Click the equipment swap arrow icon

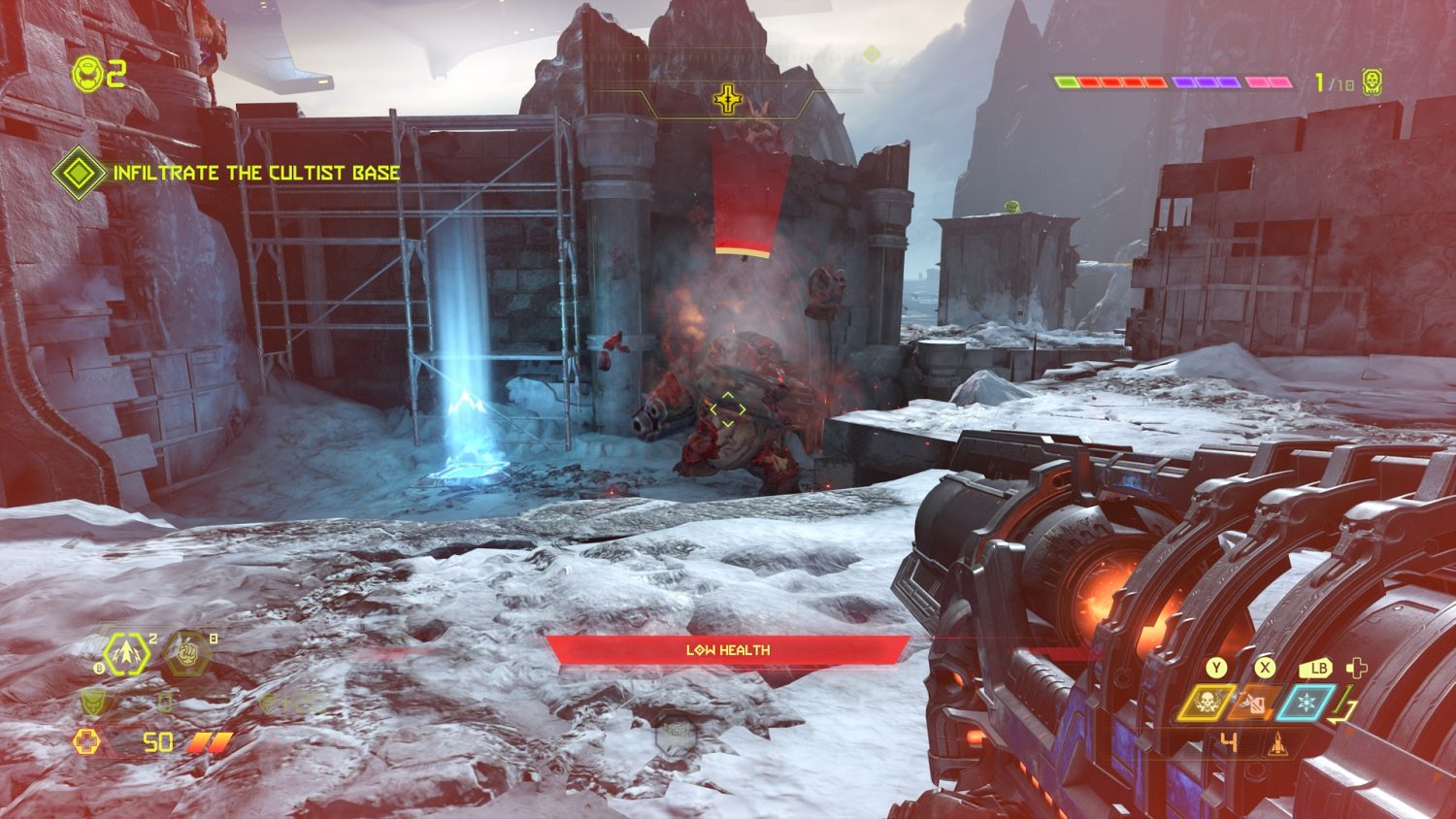(1344, 704)
